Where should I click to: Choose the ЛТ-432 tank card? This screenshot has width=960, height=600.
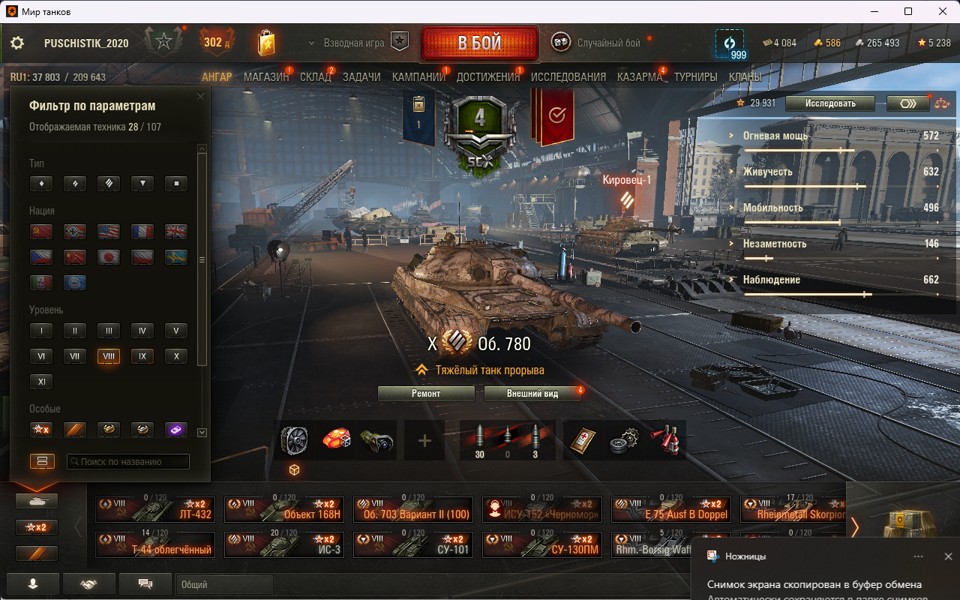click(155, 510)
